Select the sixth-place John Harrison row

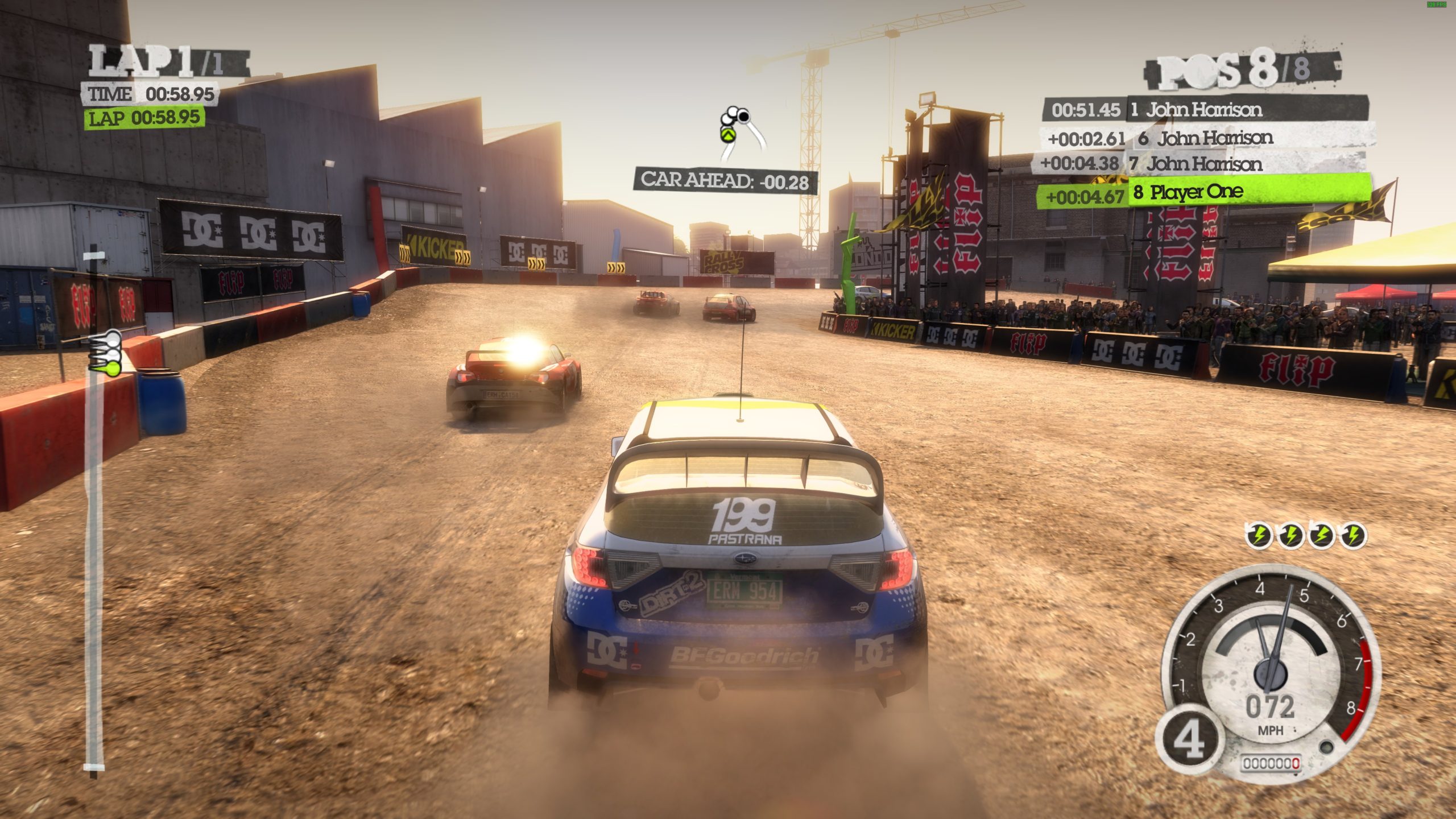pyautogui.click(x=1206, y=138)
